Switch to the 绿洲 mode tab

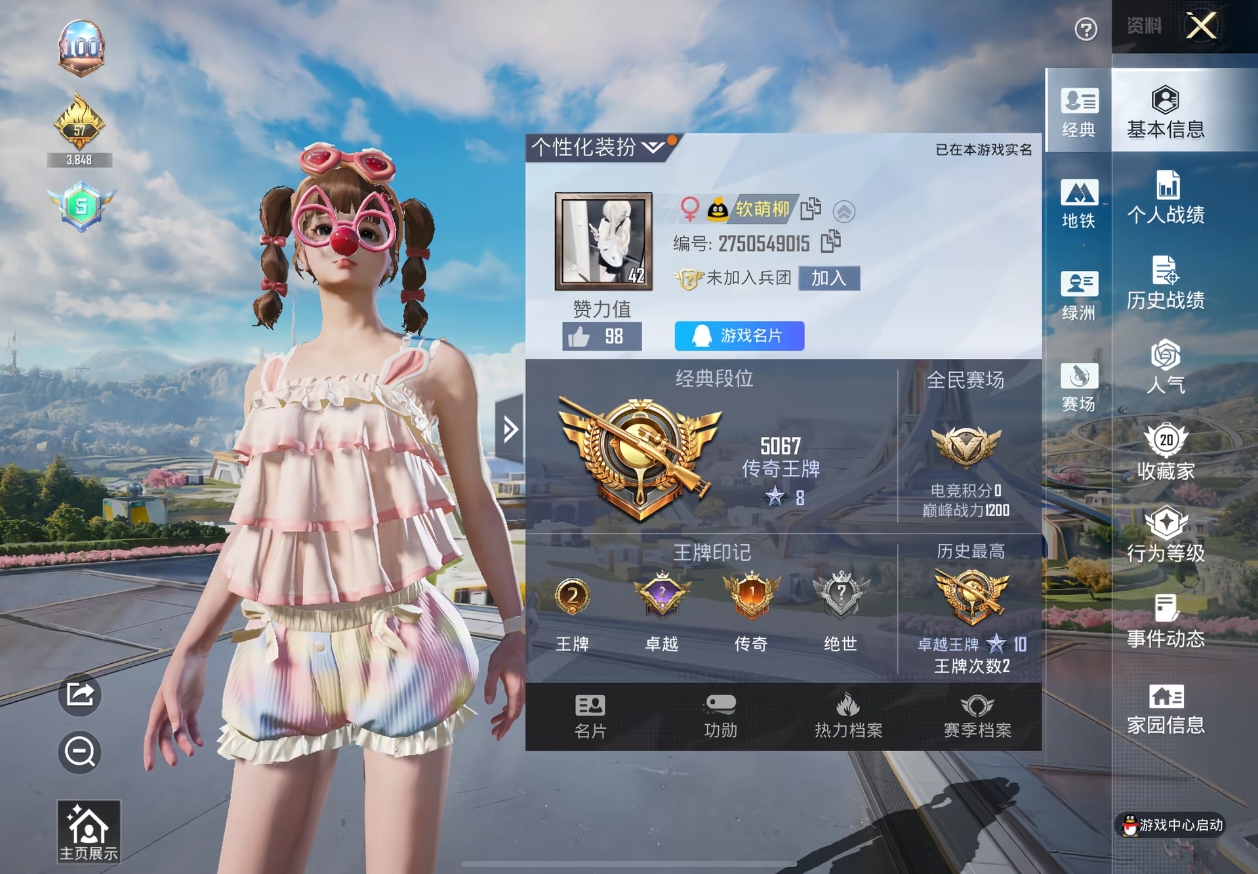1078,296
